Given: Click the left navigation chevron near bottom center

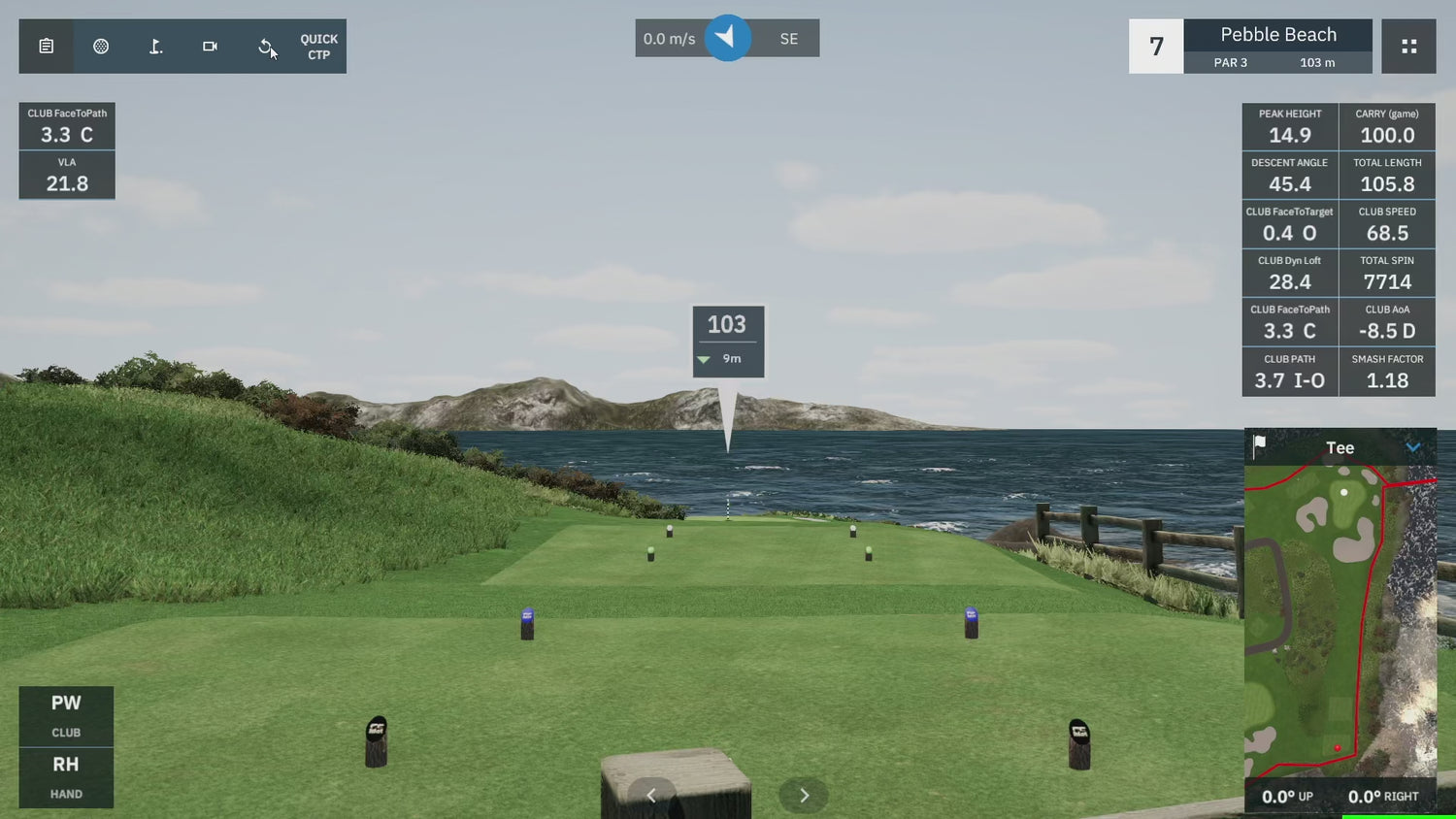Looking at the screenshot, I should coord(651,795).
